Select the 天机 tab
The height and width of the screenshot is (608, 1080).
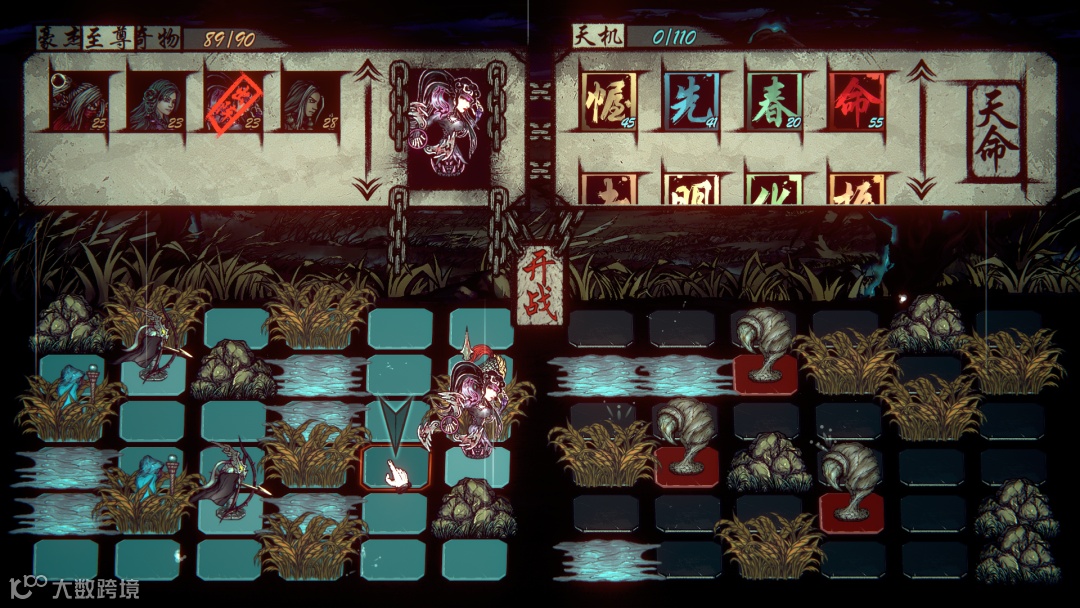click(596, 37)
